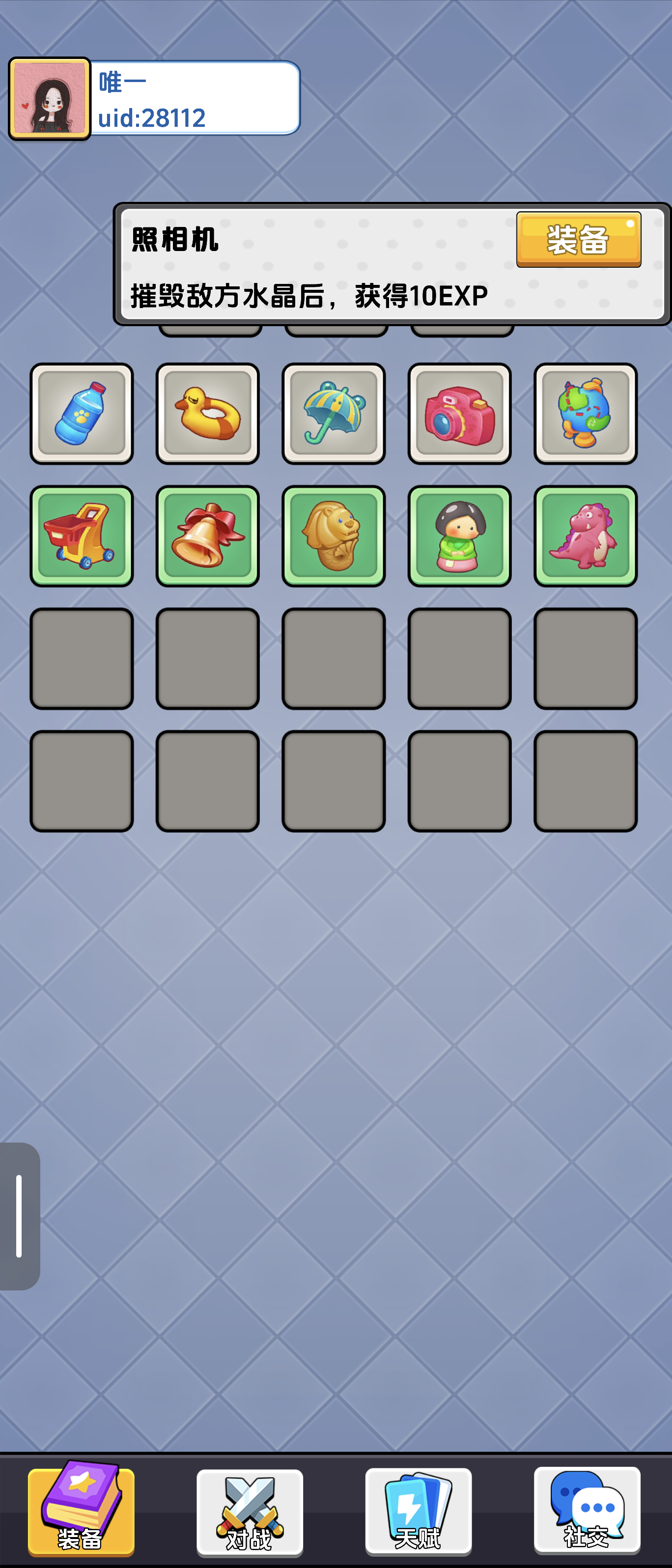Image resolution: width=672 pixels, height=1568 pixels.
Task: Select the green doll figurine item
Action: click(459, 535)
